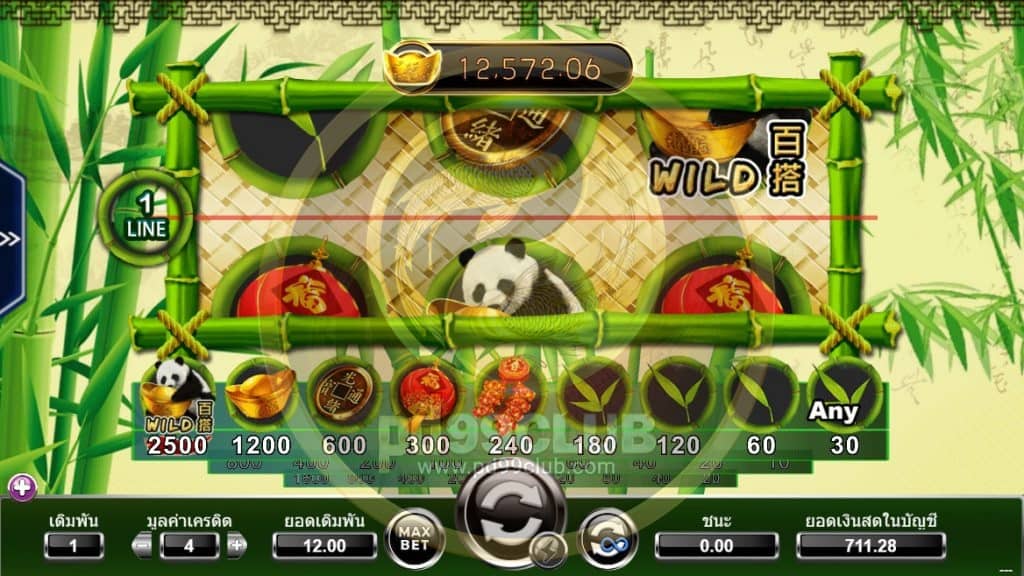This screenshot has height=576, width=1024.
Task: Toggle turbo mode with the lightning bolt
Action: pyautogui.click(x=548, y=549)
